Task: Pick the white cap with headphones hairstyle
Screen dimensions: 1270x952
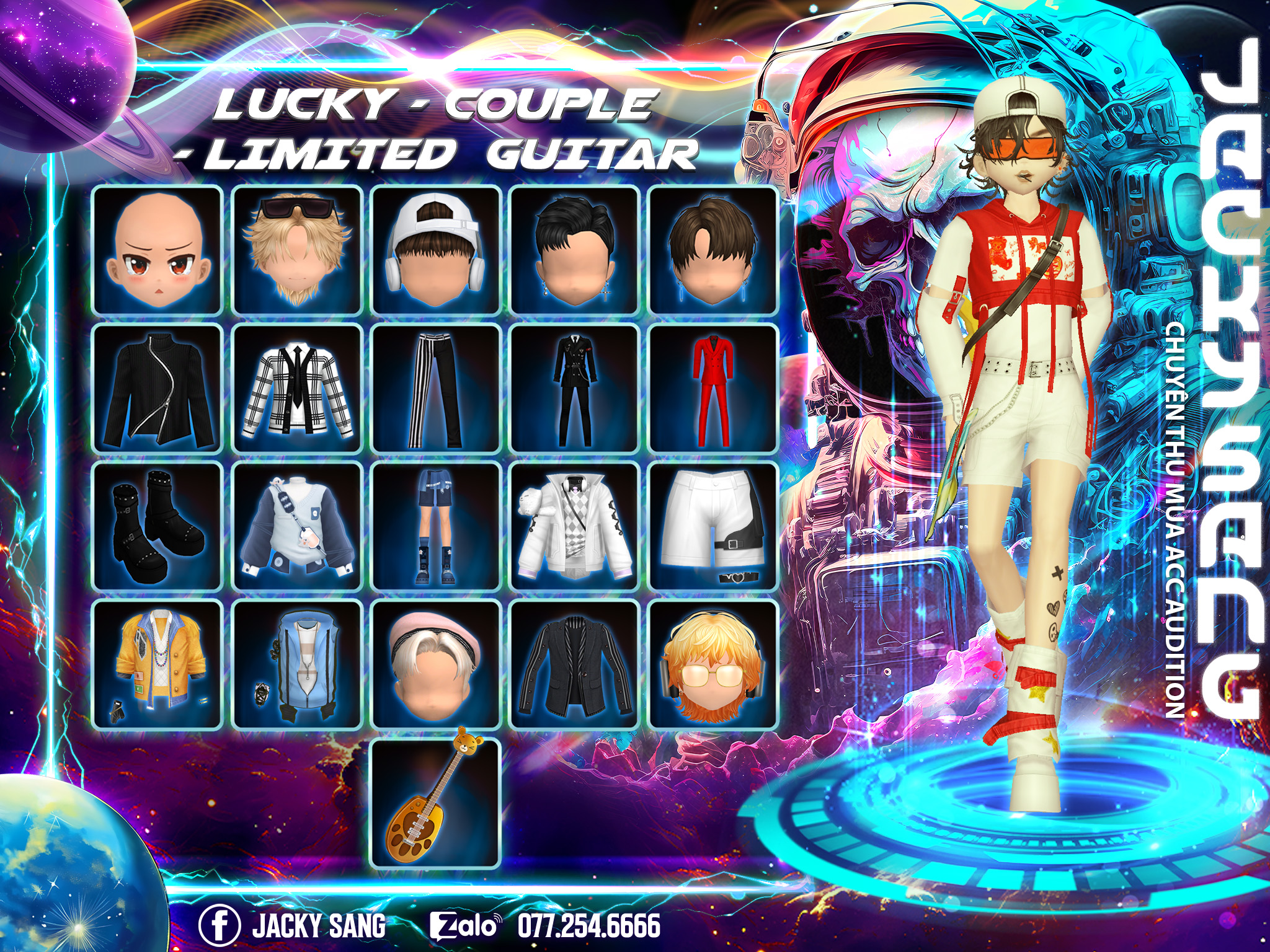Action: pyautogui.click(x=436, y=250)
